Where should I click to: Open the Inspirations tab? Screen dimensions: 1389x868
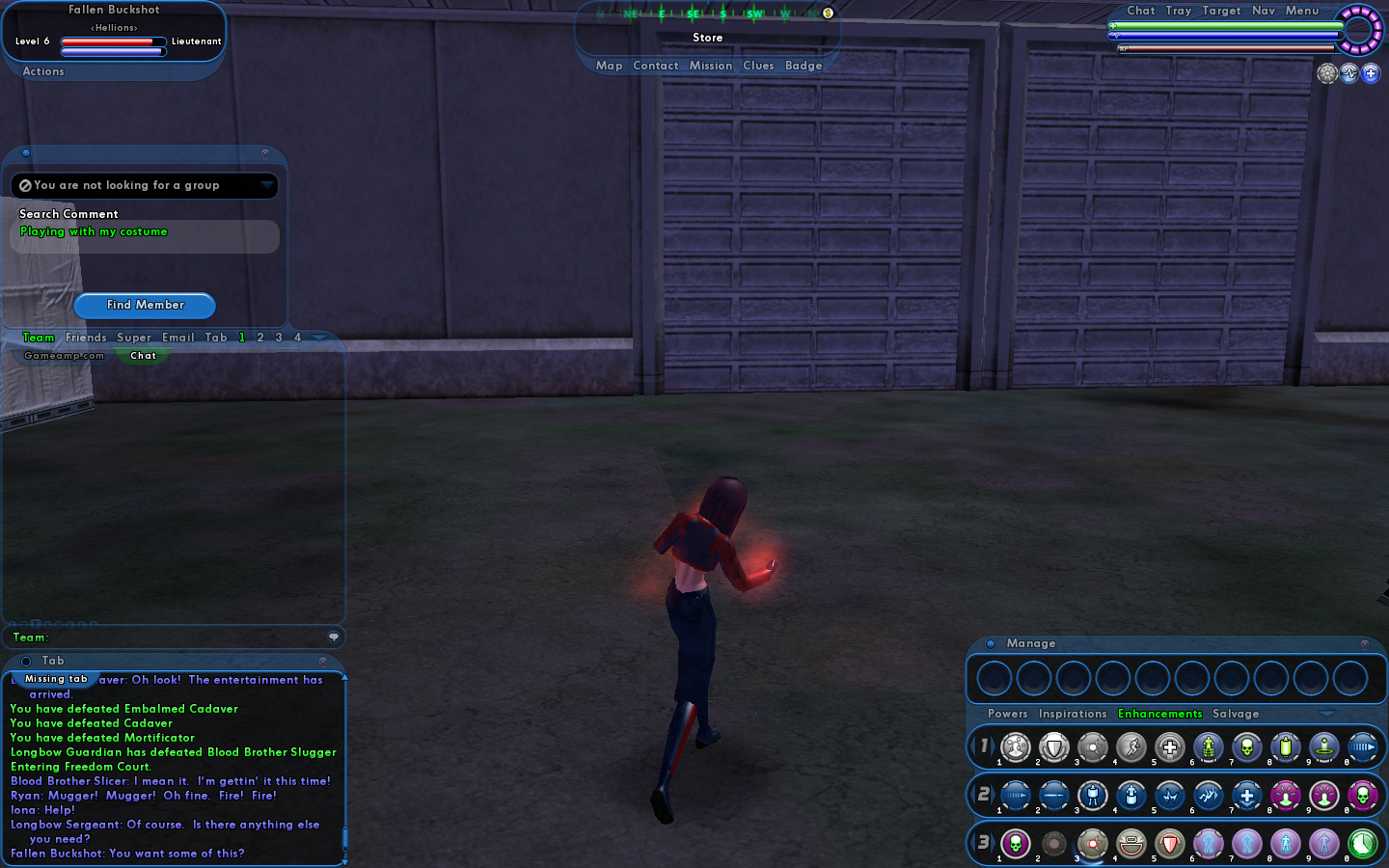(1073, 714)
